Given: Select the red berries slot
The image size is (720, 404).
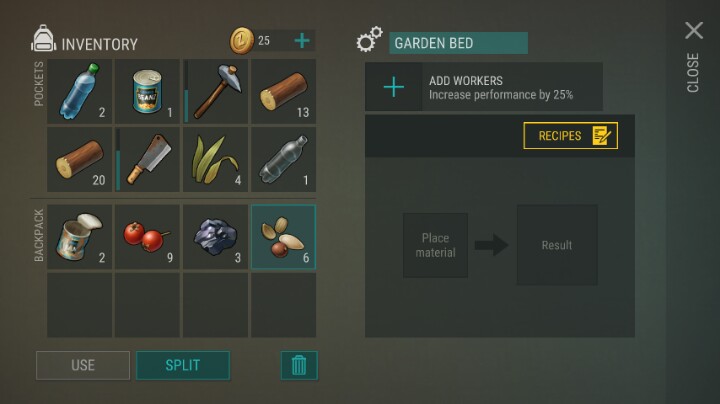Looking at the screenshot, I should click(x=148, y=237).
